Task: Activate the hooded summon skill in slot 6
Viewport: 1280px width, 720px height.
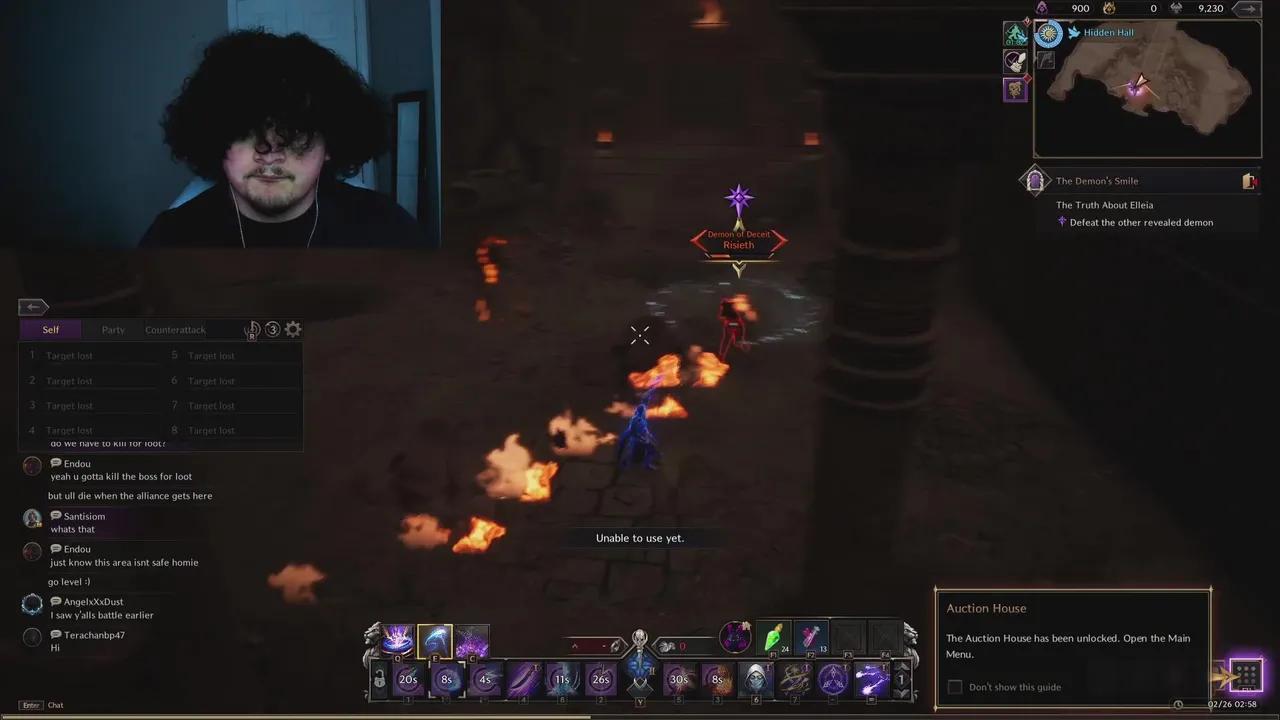Action: [755, 678]
